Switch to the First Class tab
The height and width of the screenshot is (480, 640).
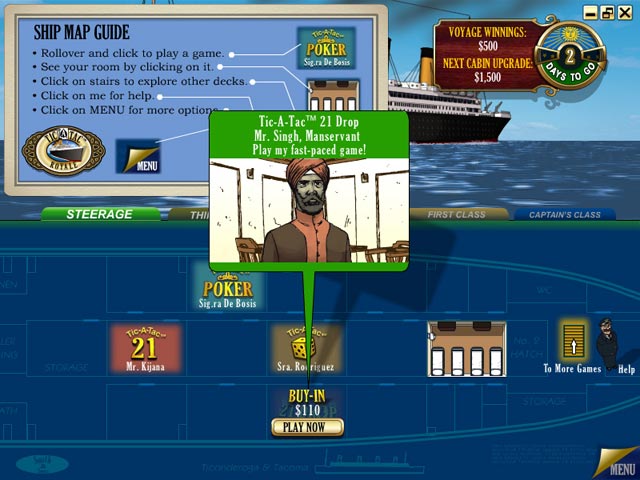tap(455, 214)
